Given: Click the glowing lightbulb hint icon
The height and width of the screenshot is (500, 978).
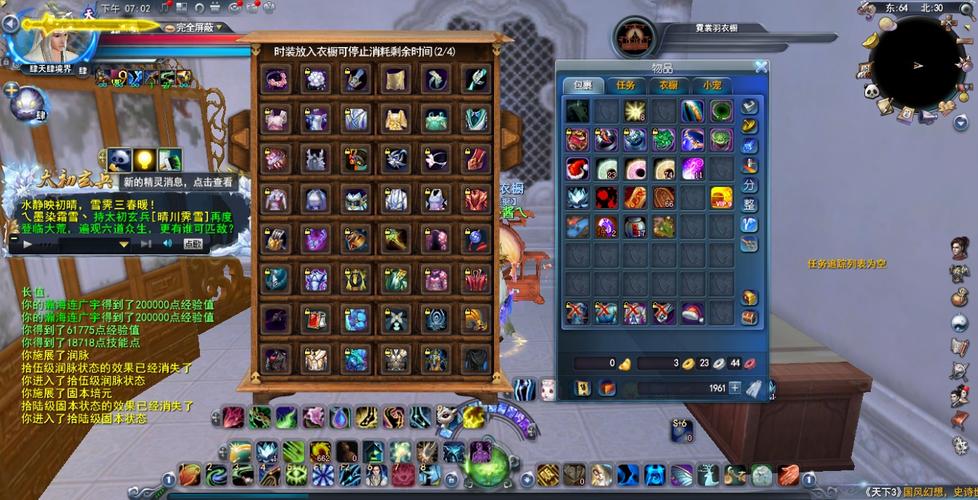Looking at the screenshot, I should coord(144,159).
